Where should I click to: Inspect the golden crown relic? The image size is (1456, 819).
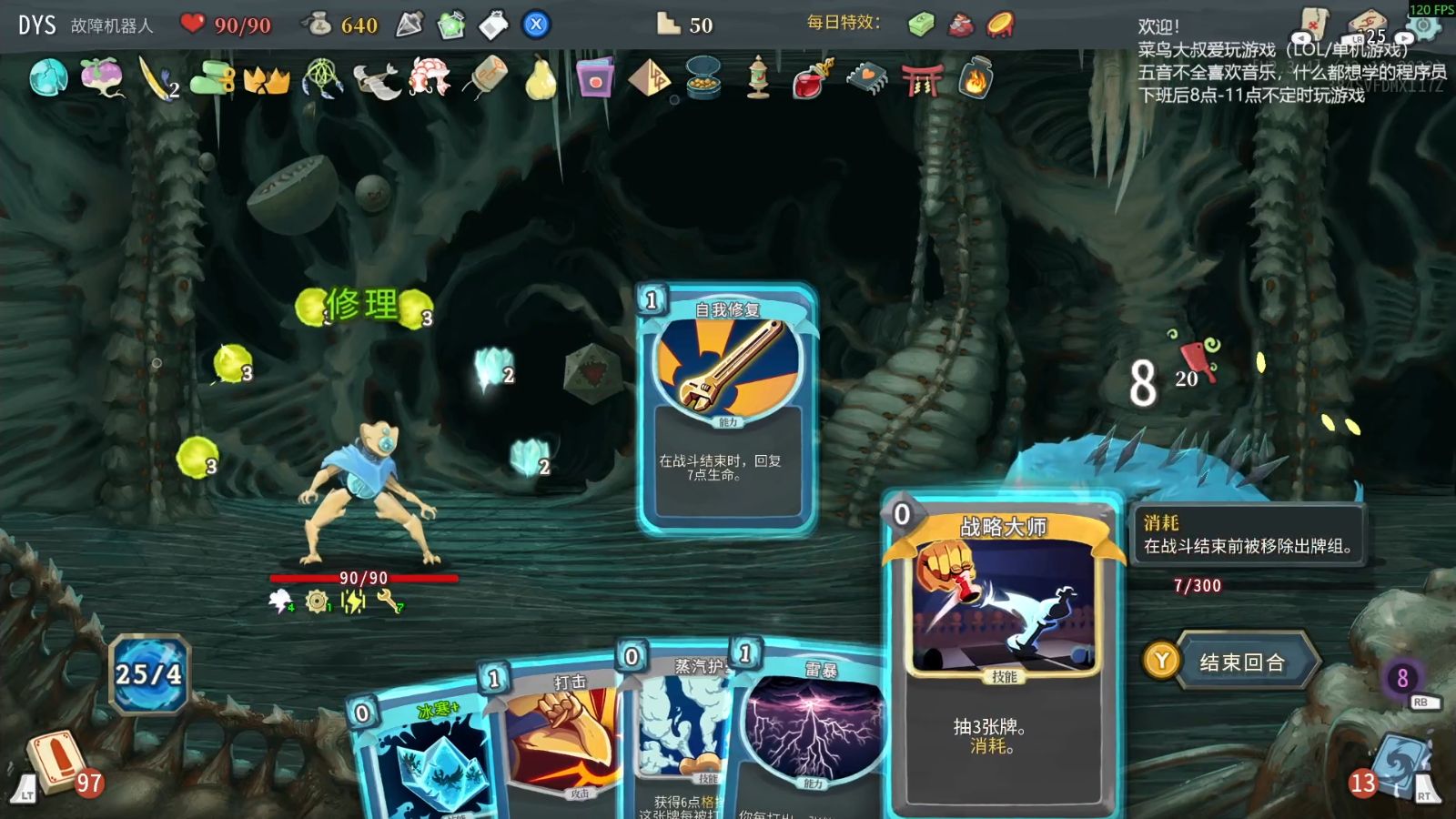pos(267,80)
